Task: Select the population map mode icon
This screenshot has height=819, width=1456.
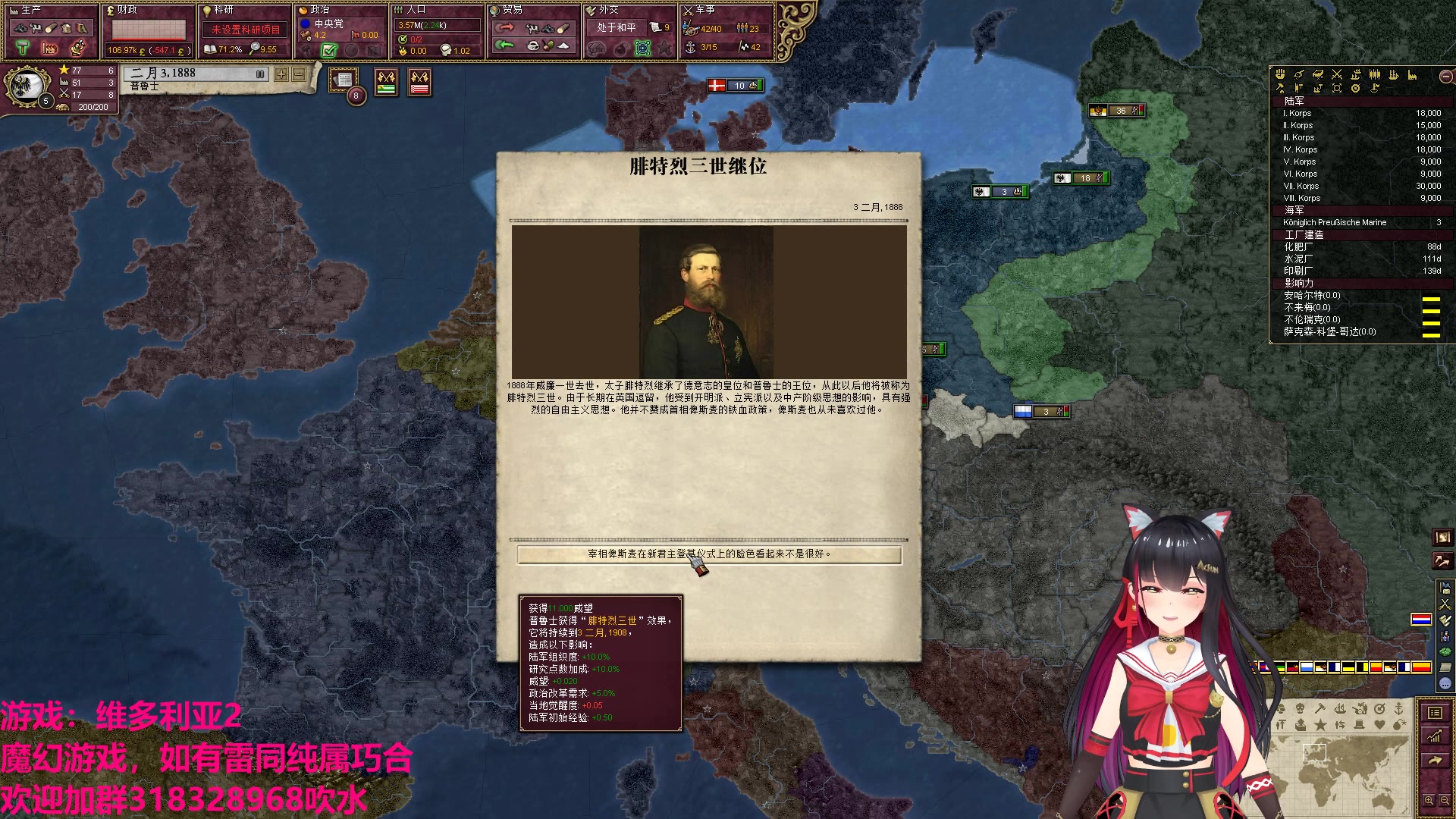Action: [1374, 74]
